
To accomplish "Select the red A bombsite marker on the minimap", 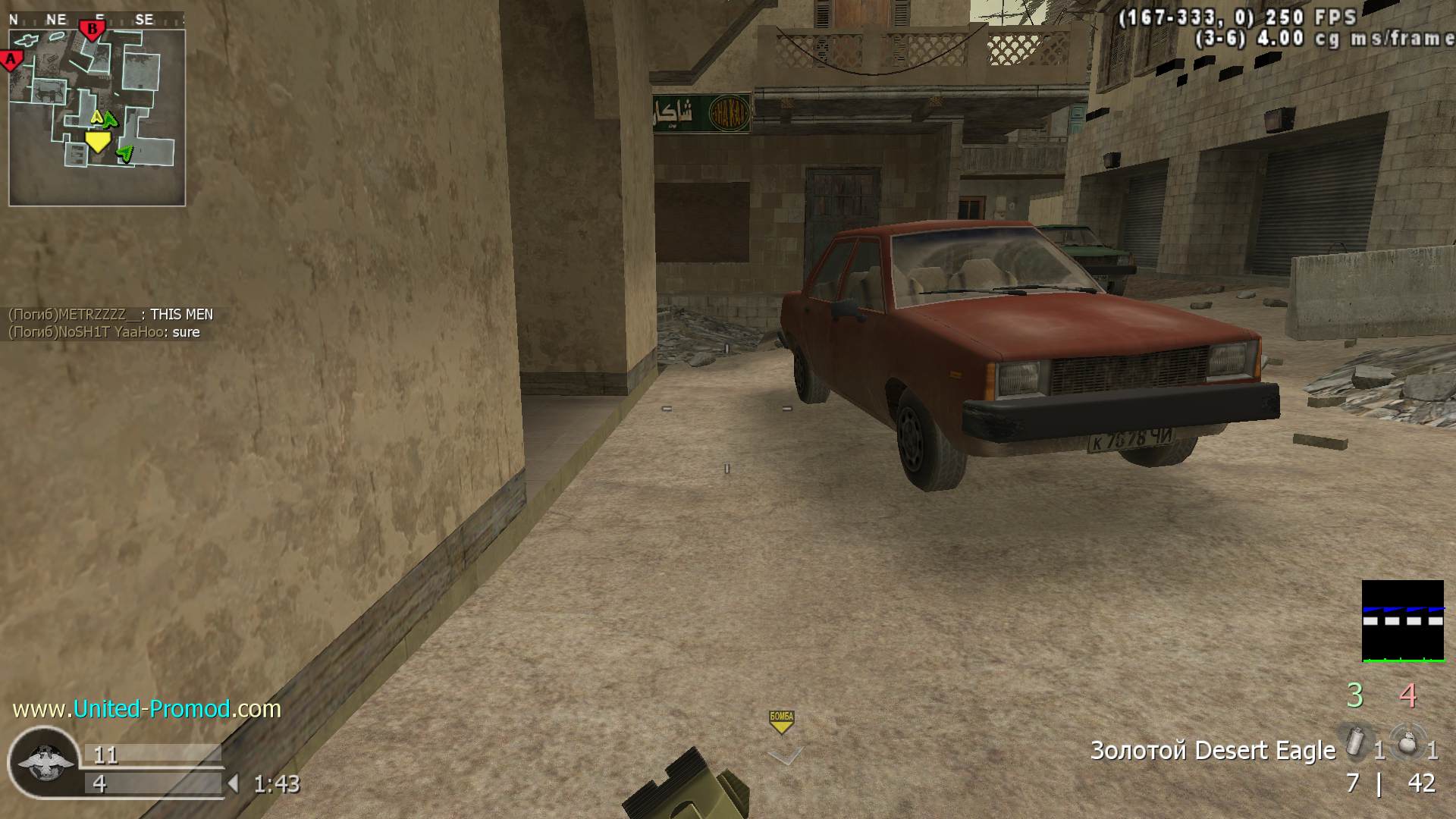I will click(11, 60).
